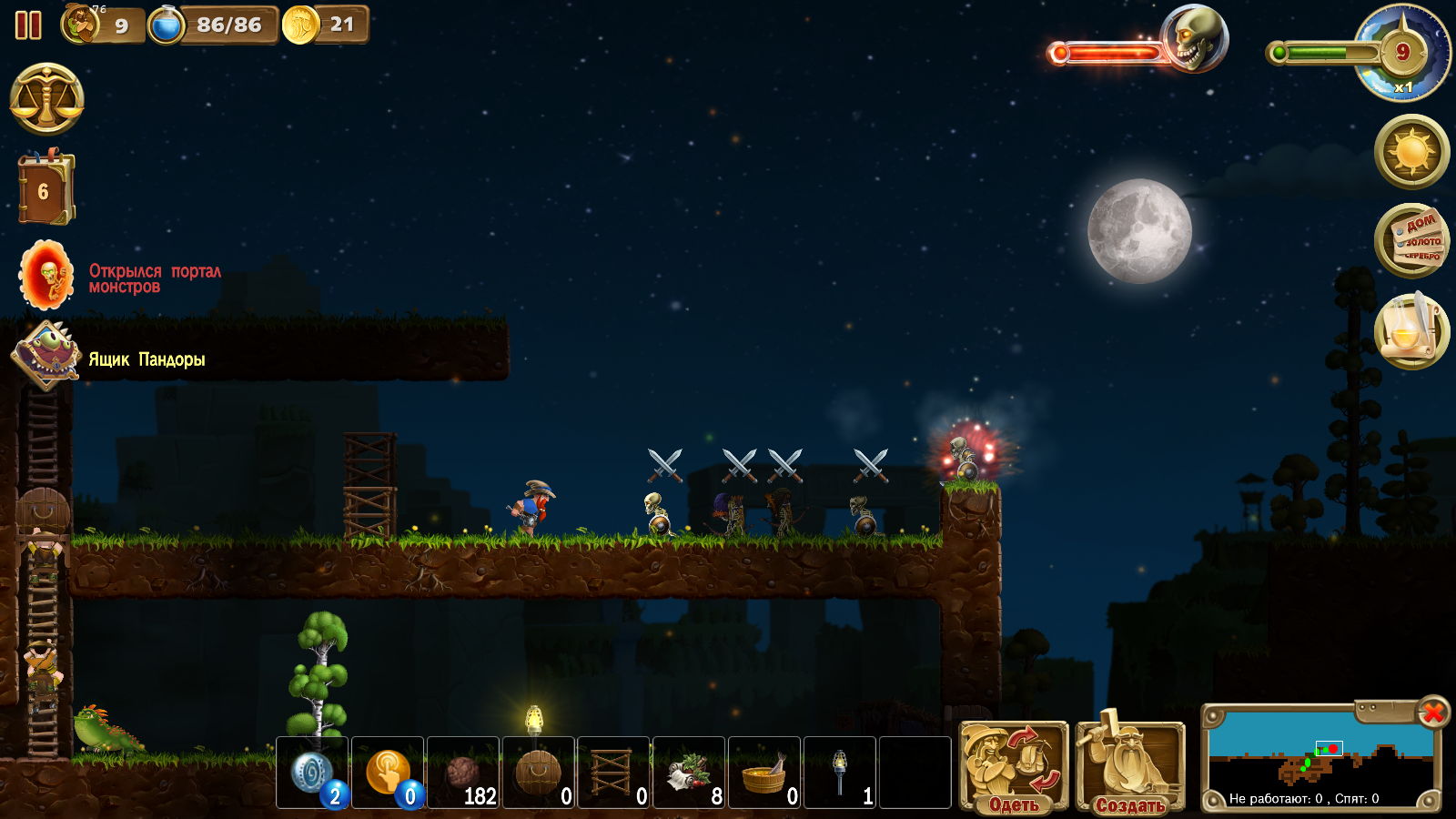Select the food bundle slot with 8
Screen dimensions: 1456x819
(690, 773)
